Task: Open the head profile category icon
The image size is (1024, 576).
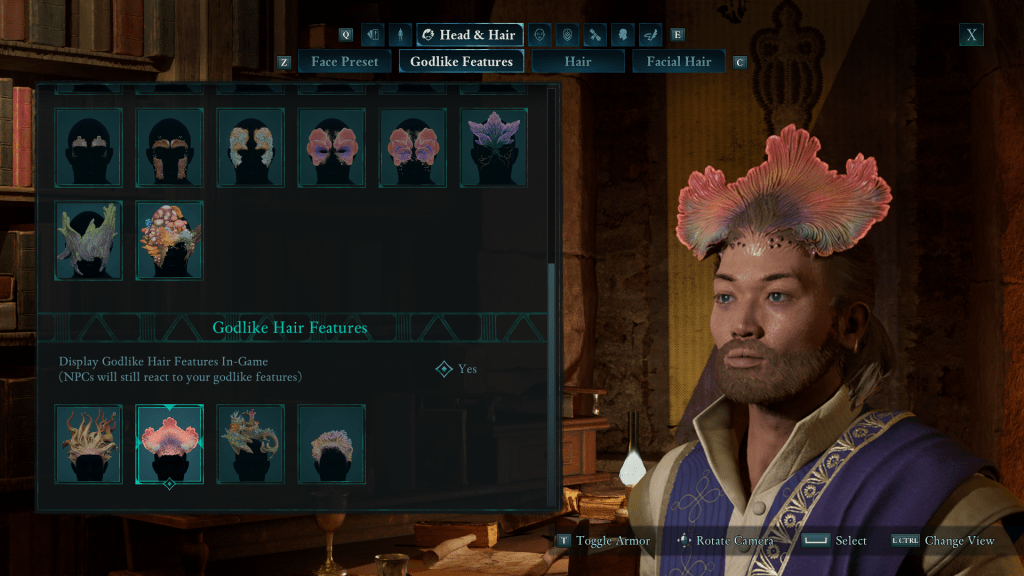Action: click(623, 36)
